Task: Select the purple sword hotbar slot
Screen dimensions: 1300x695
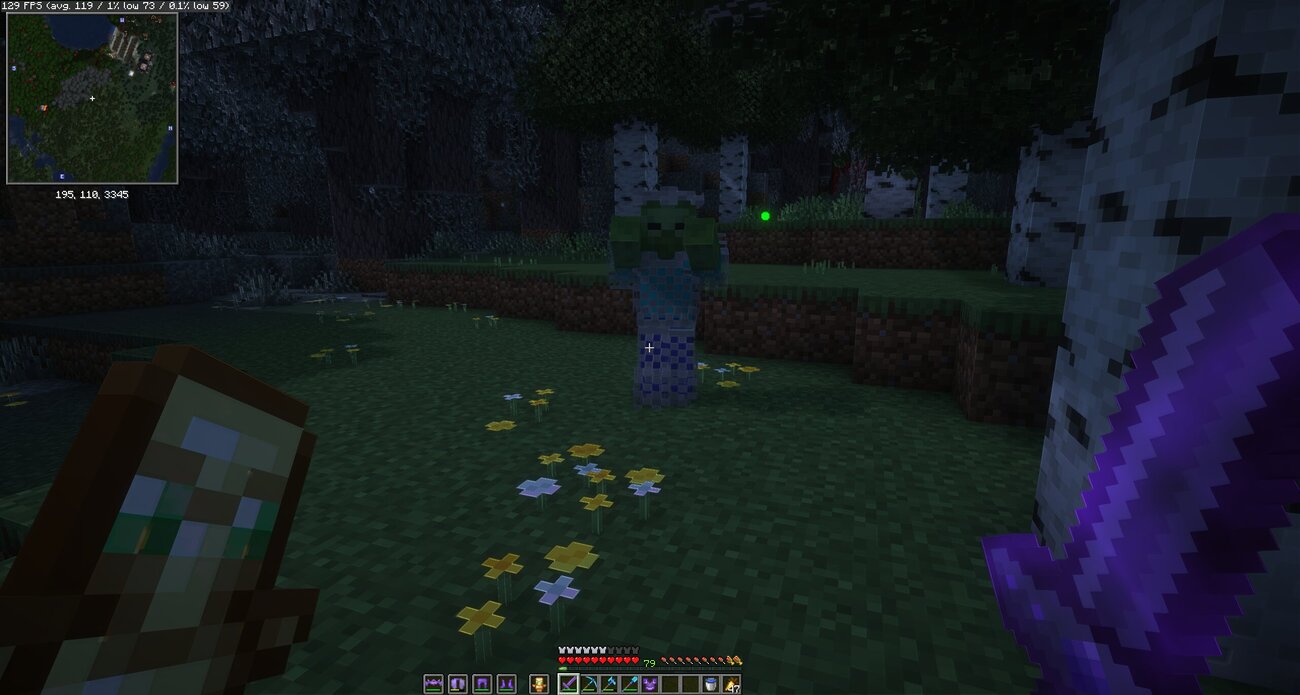Action: [x=568, y=684]
